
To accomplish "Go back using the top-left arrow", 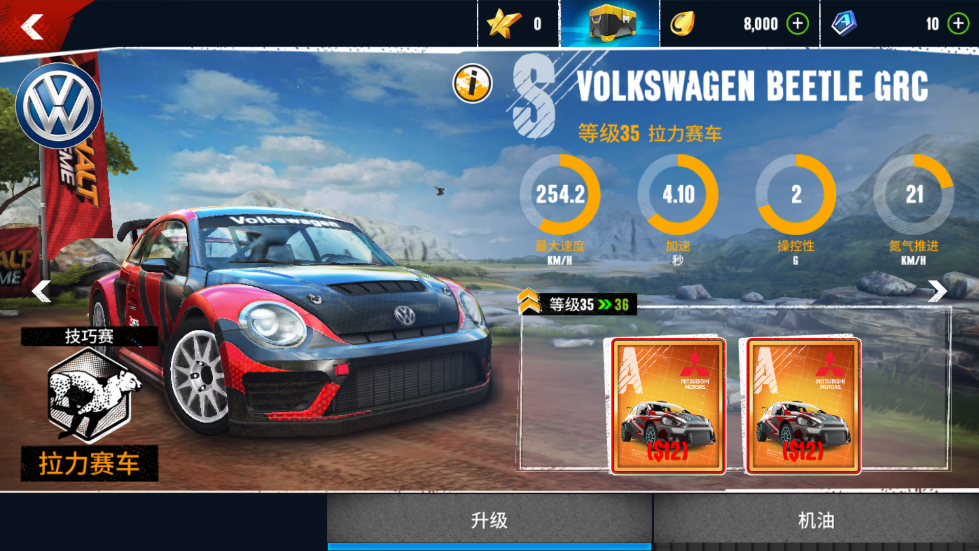I will pos(32,27).
